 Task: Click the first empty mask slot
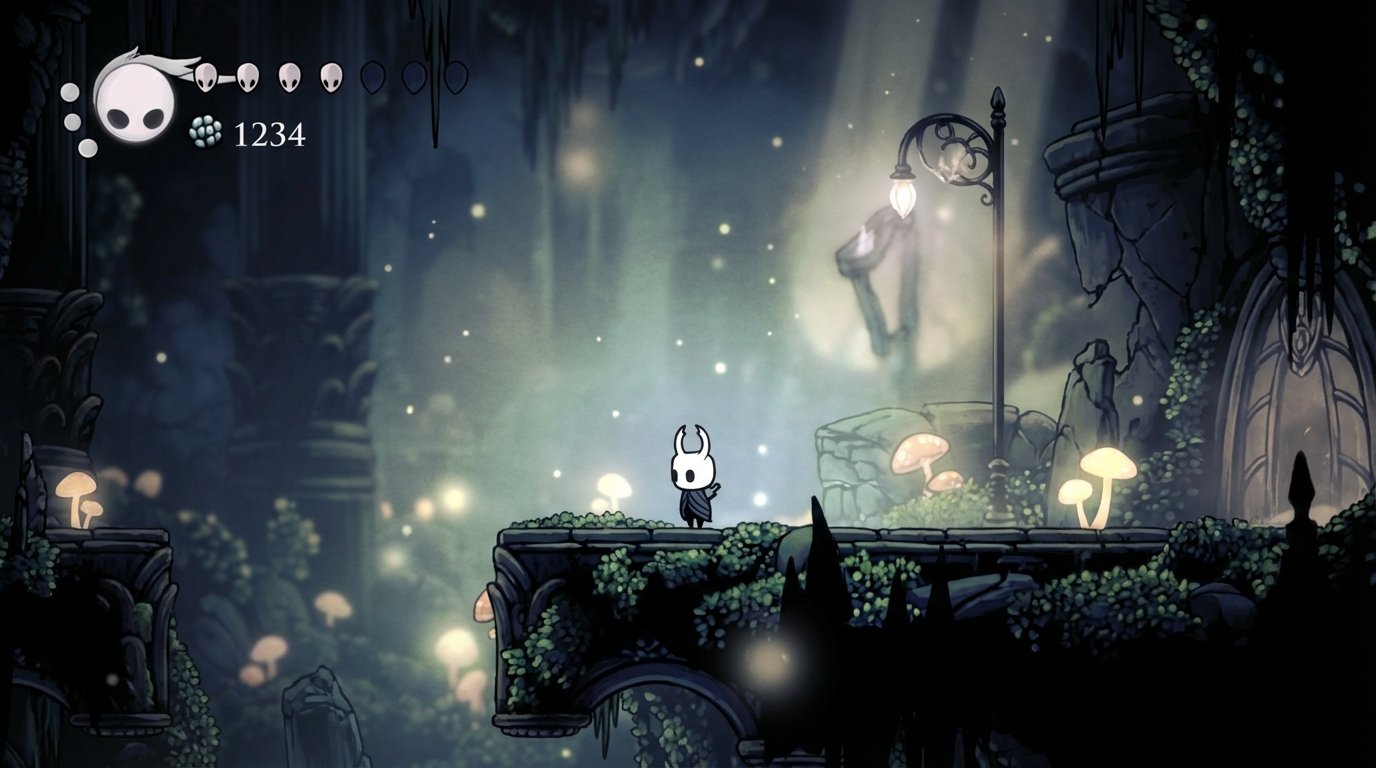point(372,75)
